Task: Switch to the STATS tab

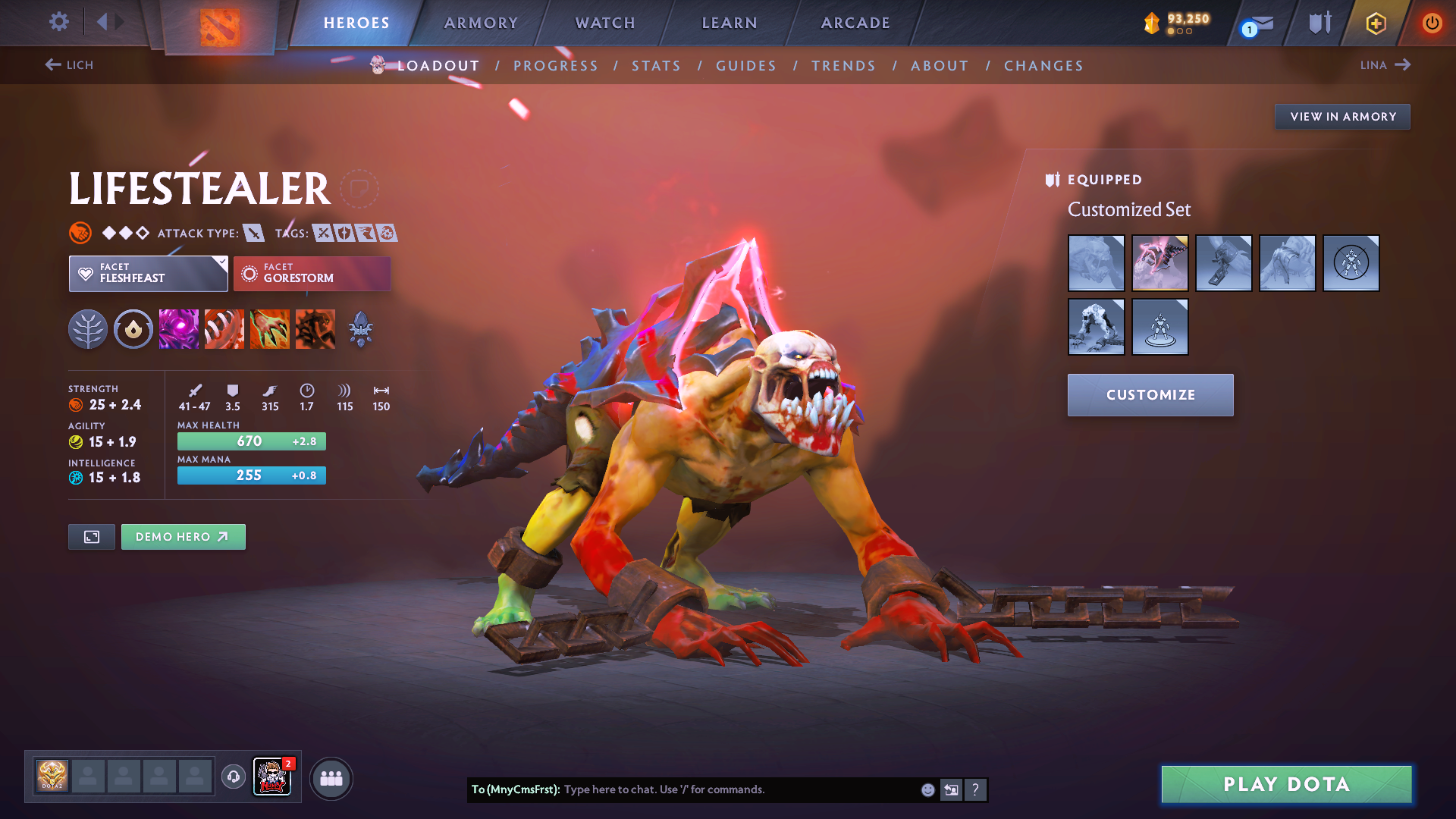Action: coord(656,66)
